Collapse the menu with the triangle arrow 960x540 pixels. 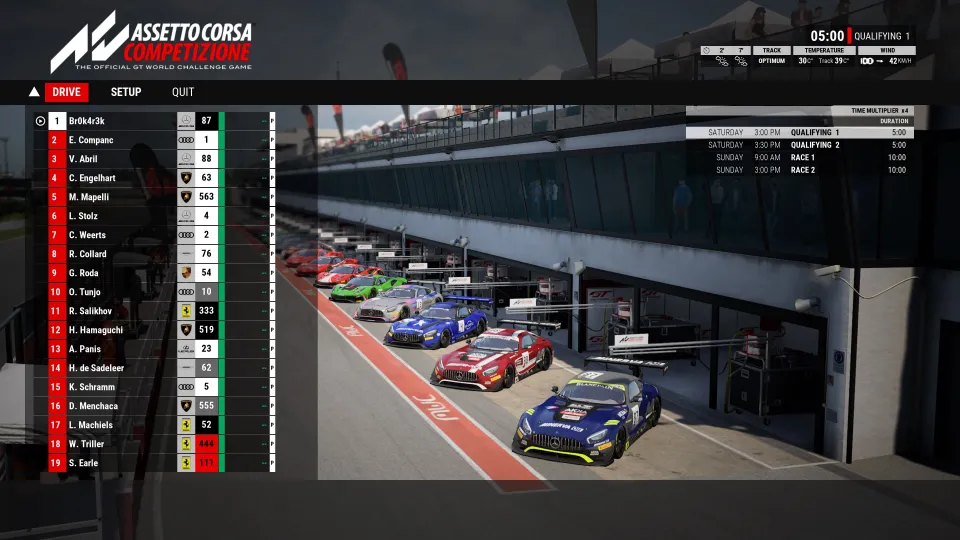(x=34, y=92)
